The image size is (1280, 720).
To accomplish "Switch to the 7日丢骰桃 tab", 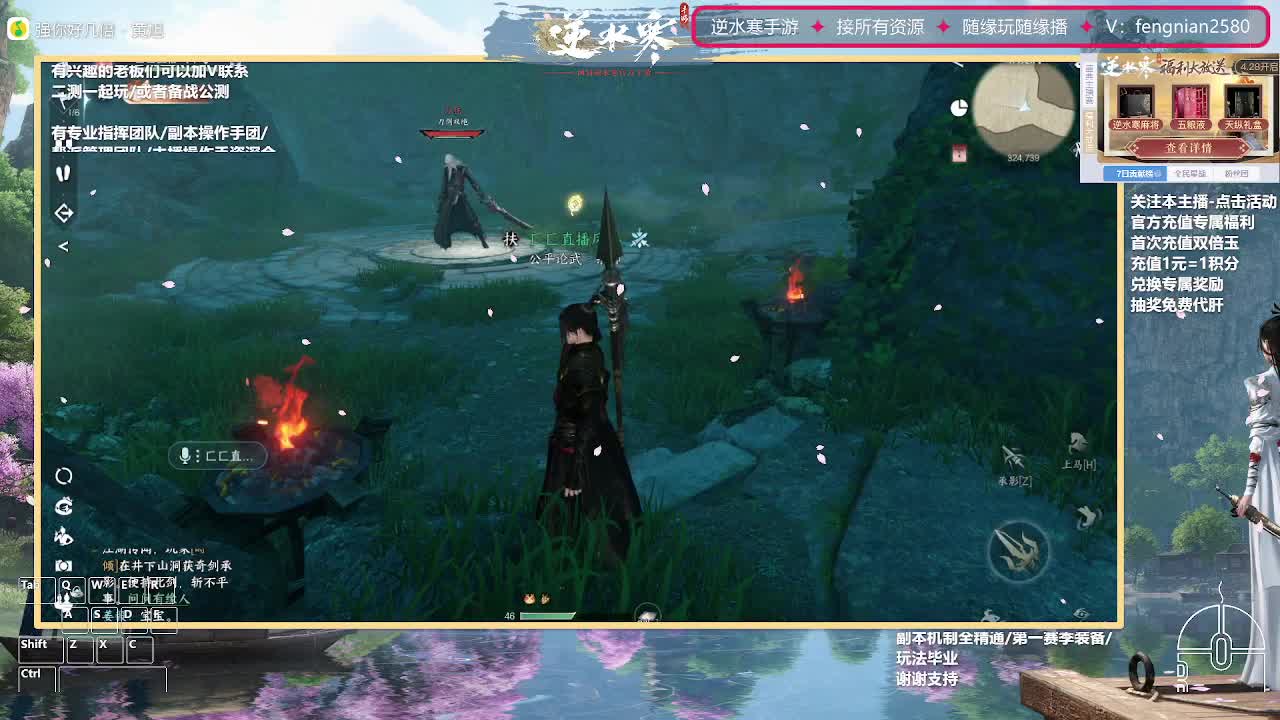I will [1136, 173].
